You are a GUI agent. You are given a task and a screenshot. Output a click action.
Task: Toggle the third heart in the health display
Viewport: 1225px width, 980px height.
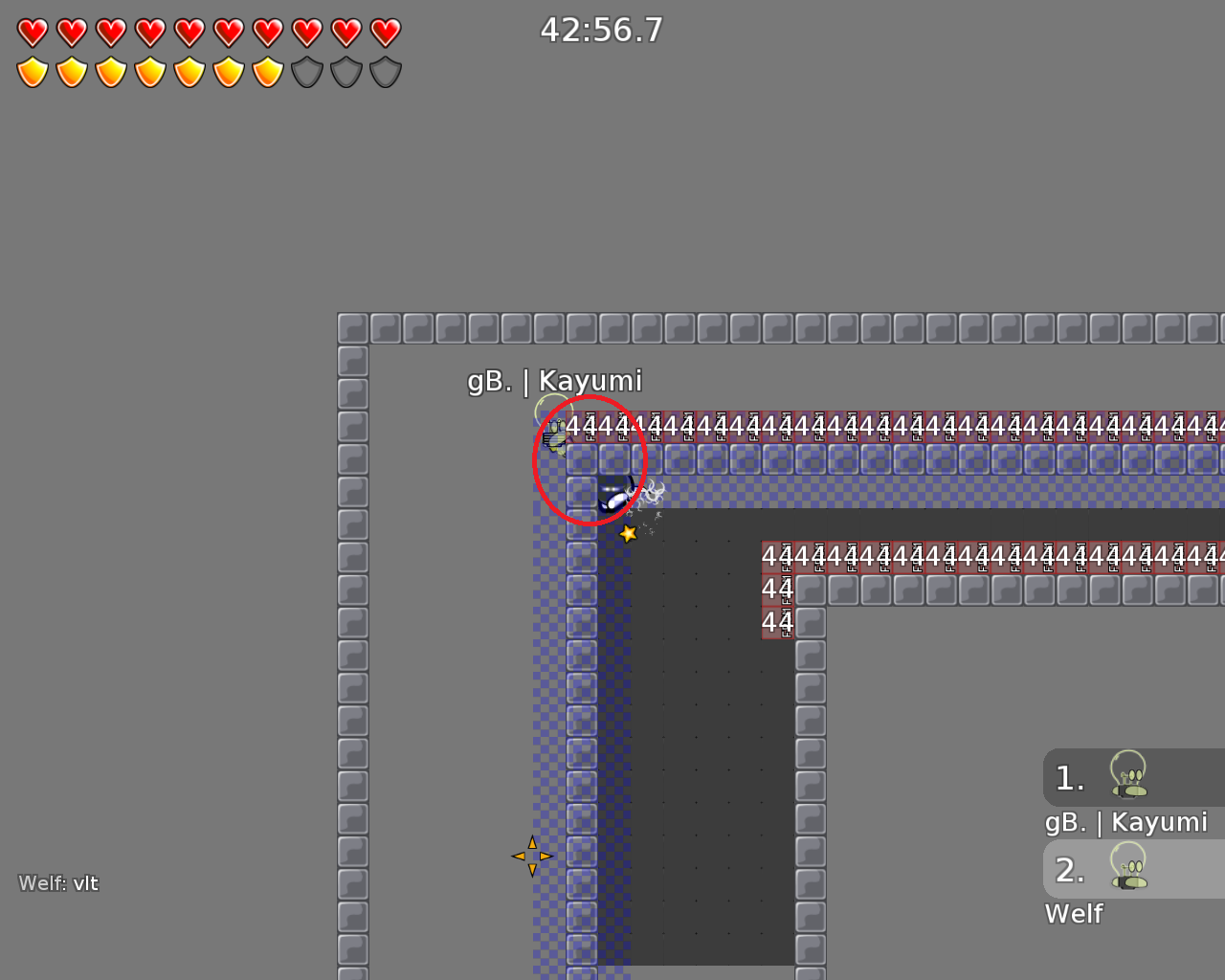pyautogui.click(x=110, y=31)
